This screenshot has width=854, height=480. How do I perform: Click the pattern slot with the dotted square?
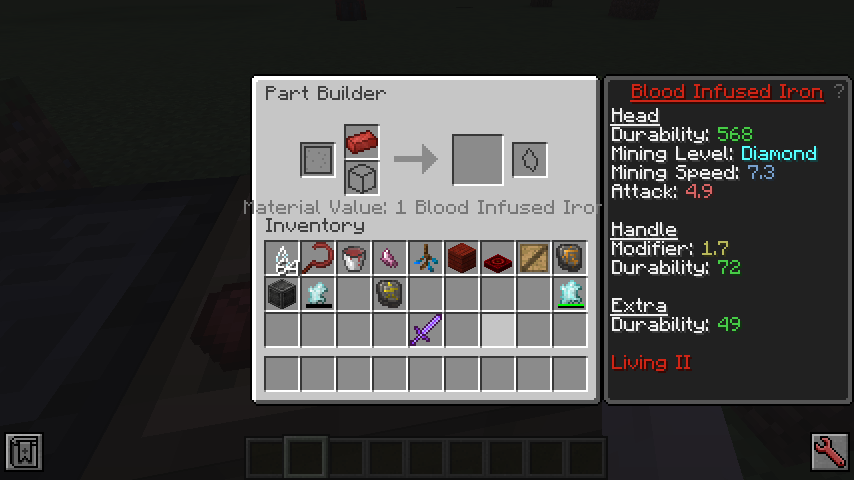click(x=317, y=159)
